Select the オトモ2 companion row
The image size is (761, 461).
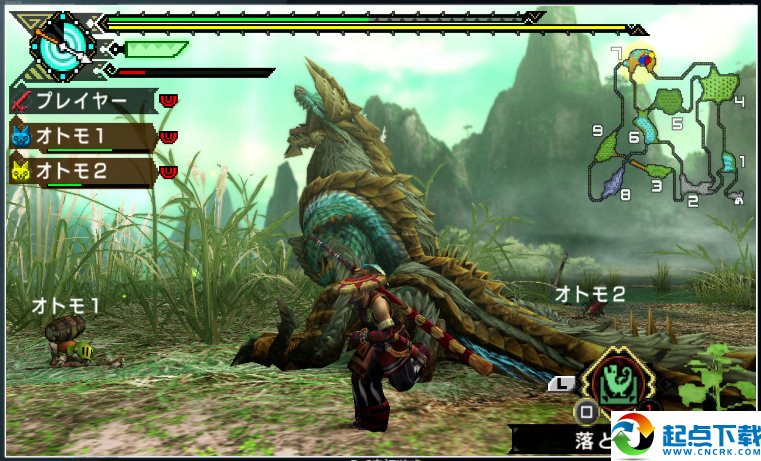(82, 170)
